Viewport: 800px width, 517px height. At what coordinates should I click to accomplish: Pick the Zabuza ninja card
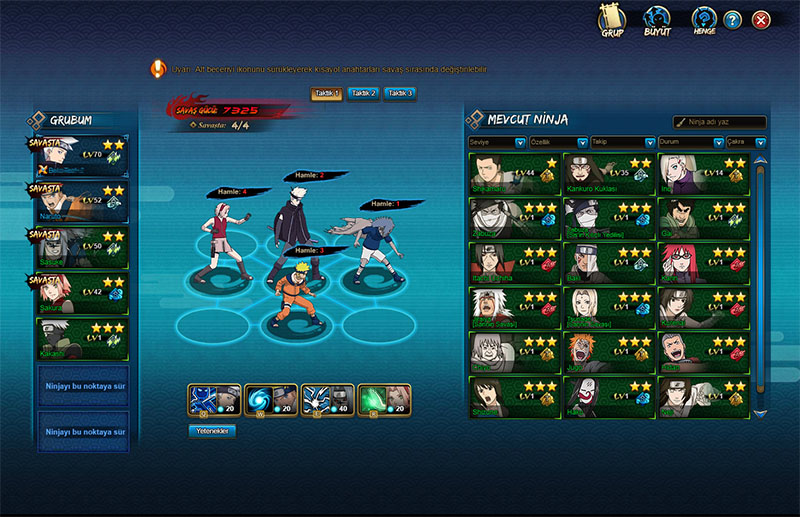click(513, 218)
